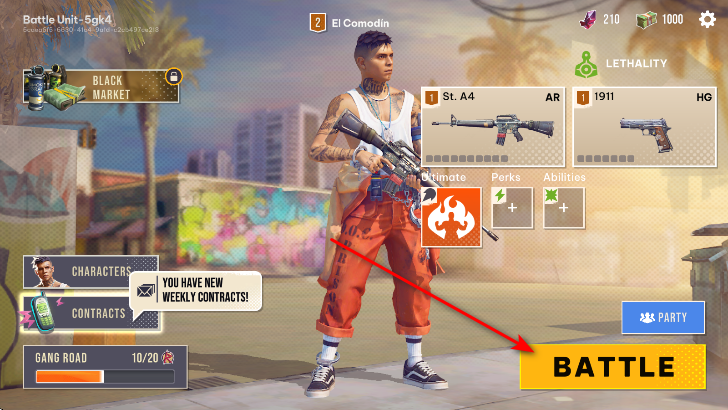Open the Black Market
Viewport: 728px width, 410px height.
(103, 86)
